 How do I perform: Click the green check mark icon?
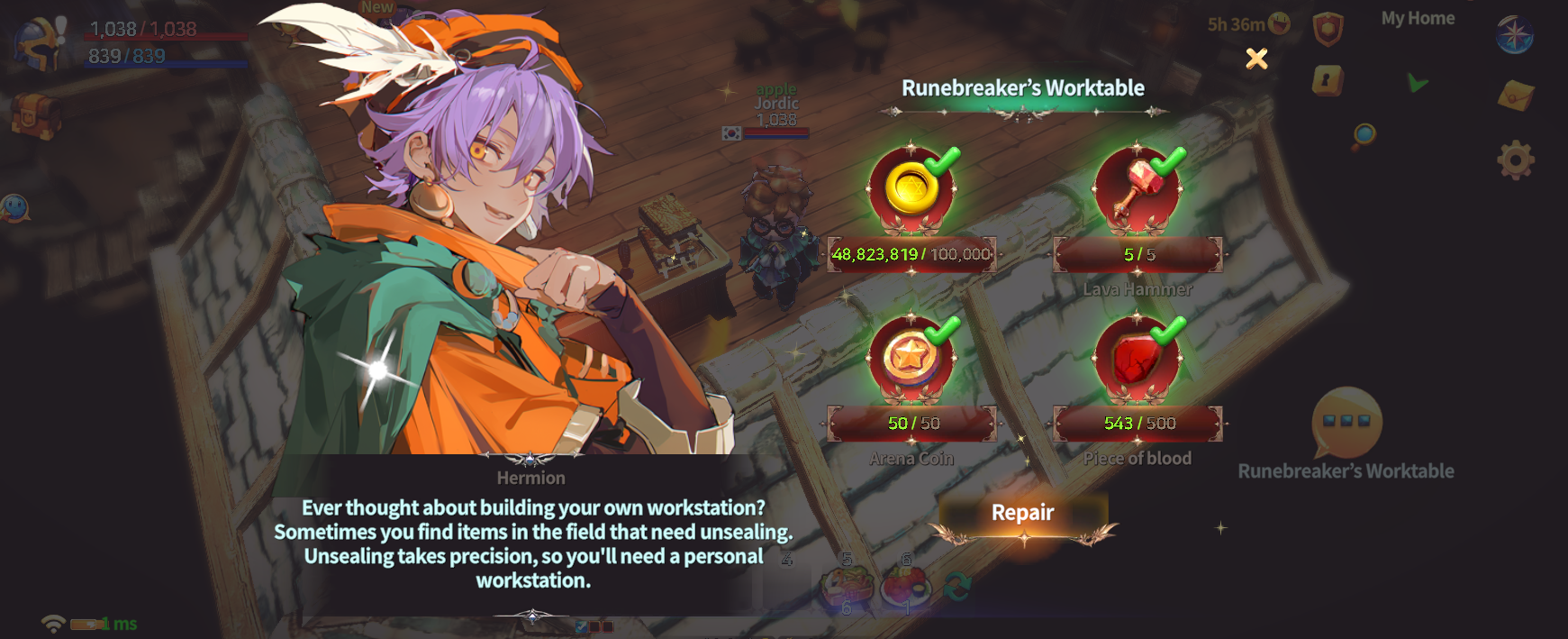point(1418,83)
